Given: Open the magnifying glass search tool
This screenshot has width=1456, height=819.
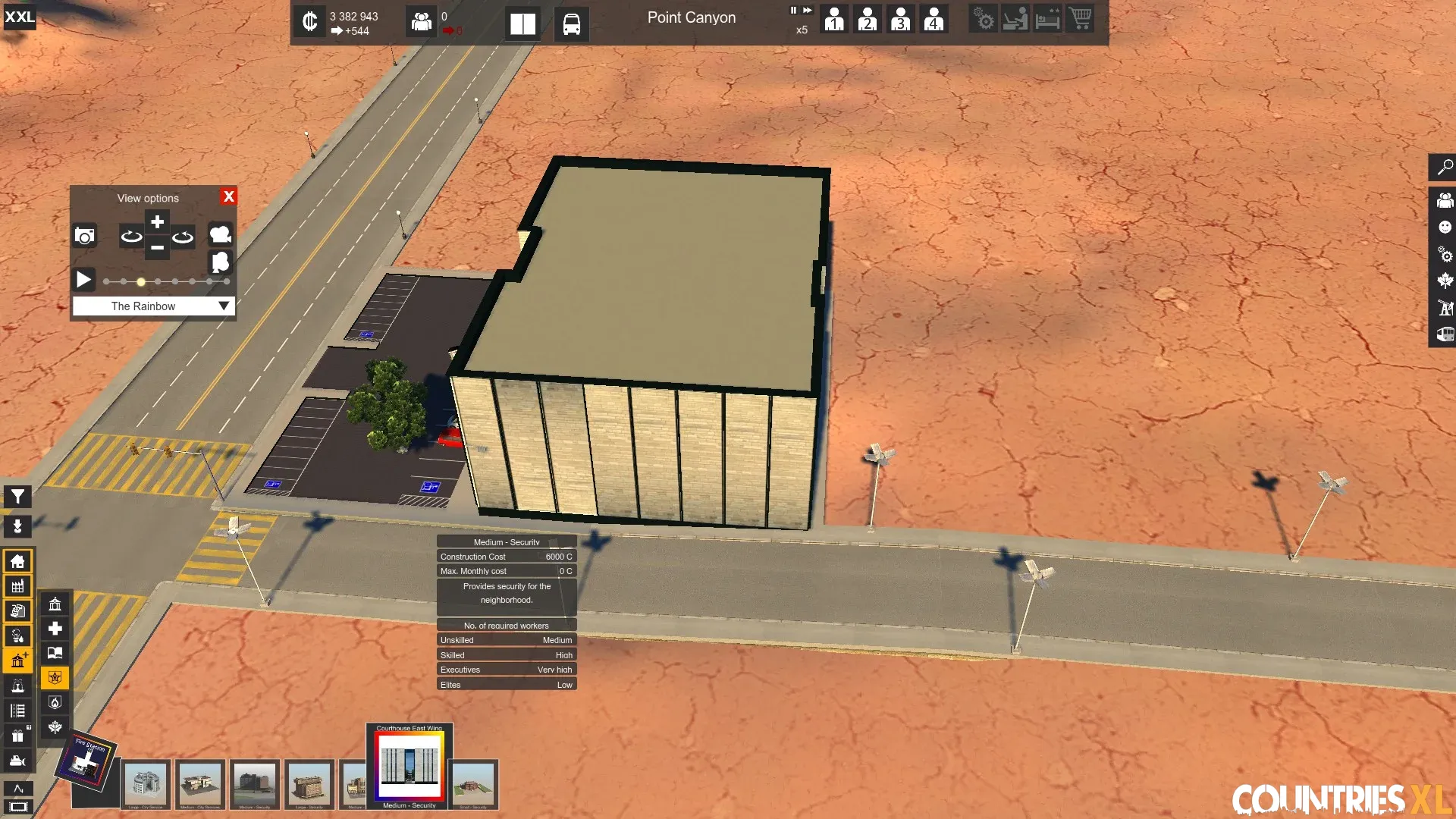Looking at the screenshot, I should 1445,167.
